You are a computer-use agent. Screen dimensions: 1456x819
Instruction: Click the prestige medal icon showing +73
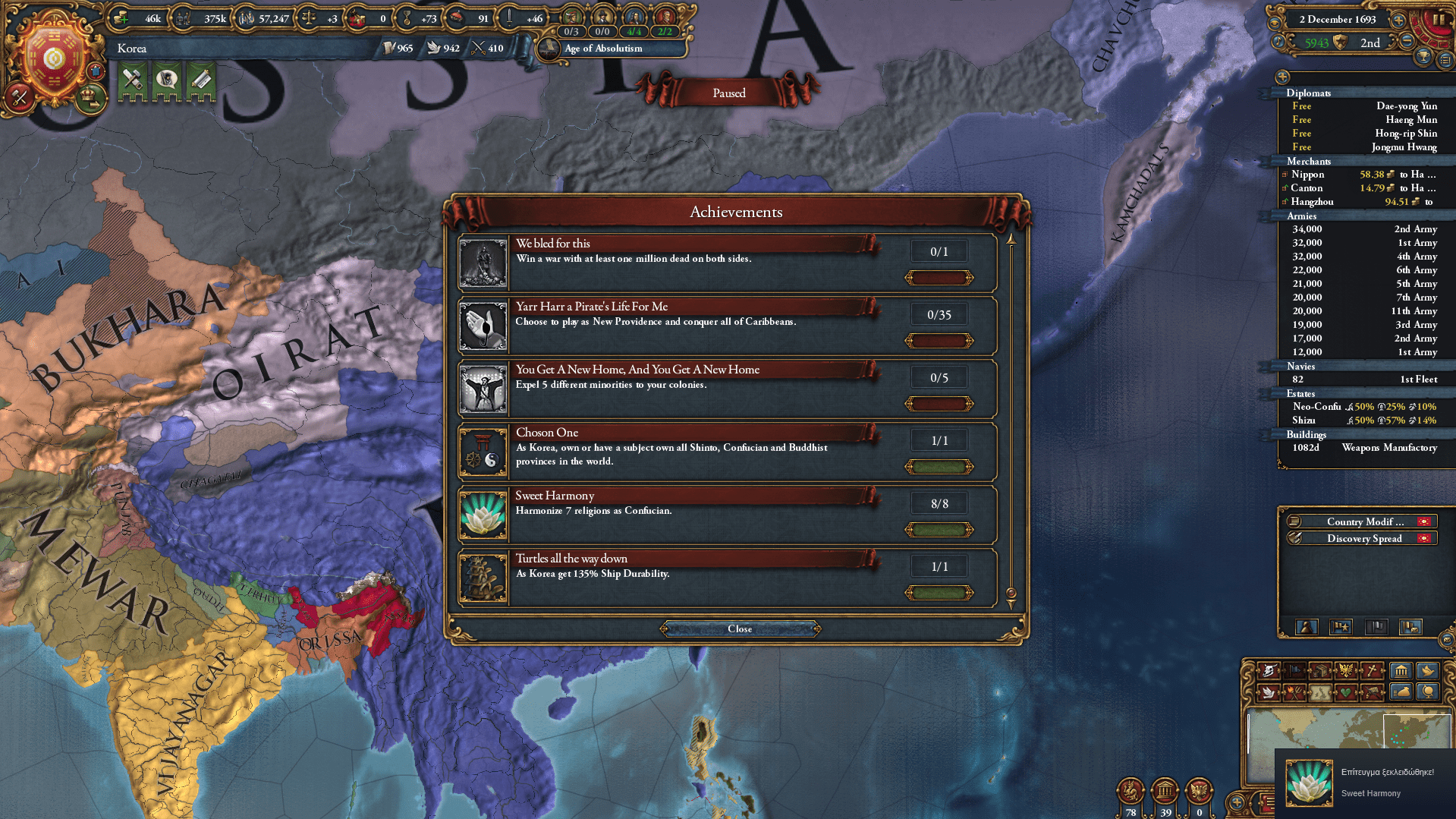click(x=407, y=17)
